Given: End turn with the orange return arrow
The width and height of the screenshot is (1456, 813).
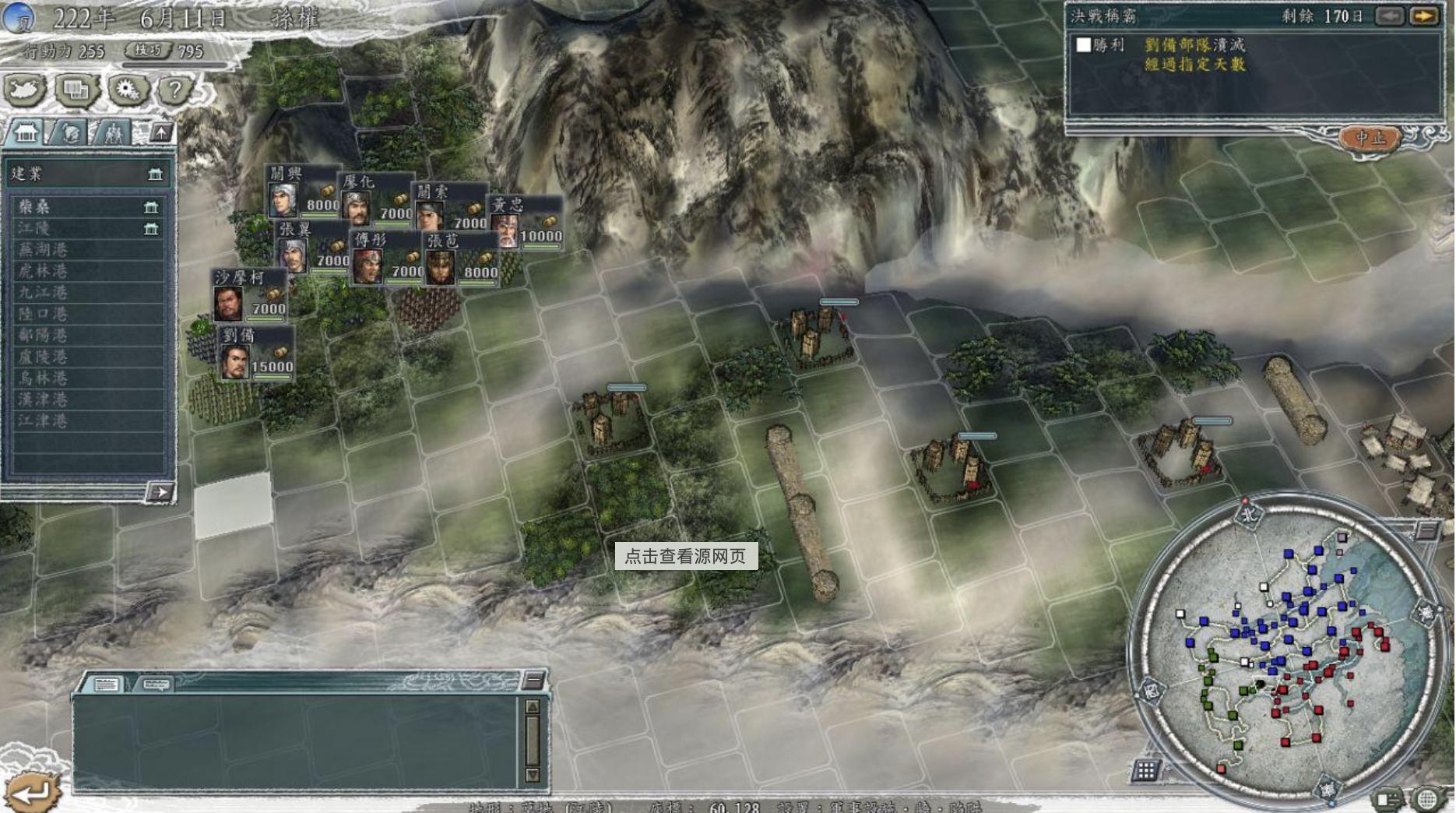Looking at the screenshot, I should pyautogui.click(x=30, y=792).
